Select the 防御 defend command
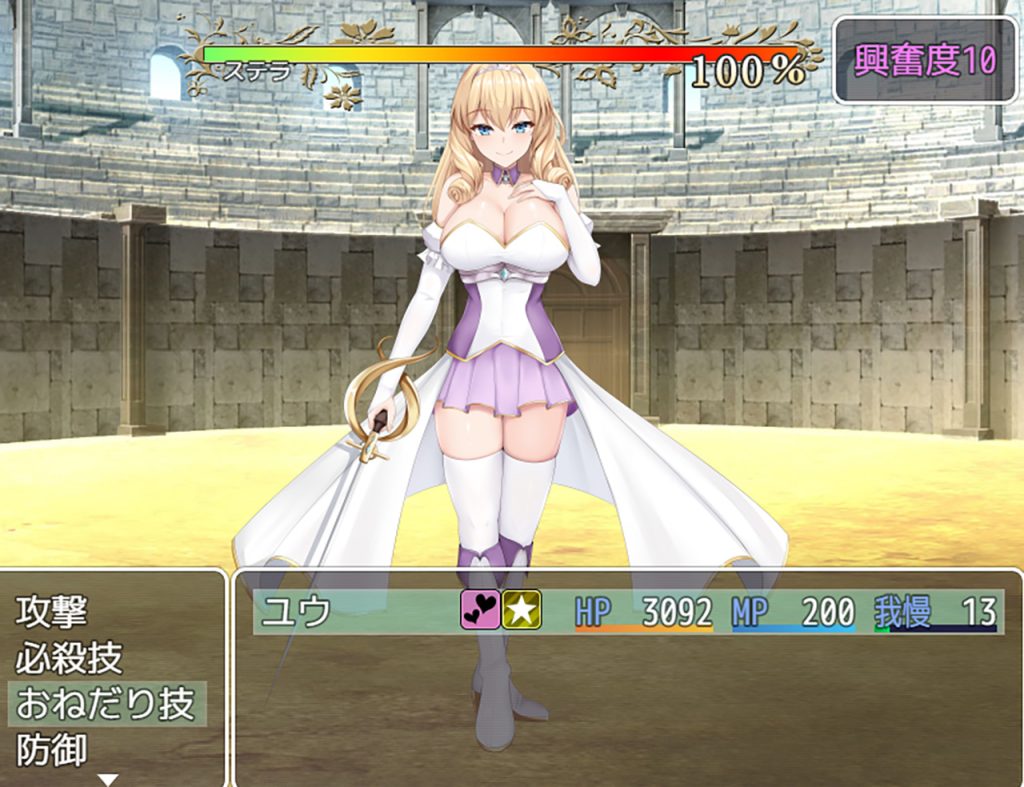Viewport: 1024px width, 787px height. [52, 749]
